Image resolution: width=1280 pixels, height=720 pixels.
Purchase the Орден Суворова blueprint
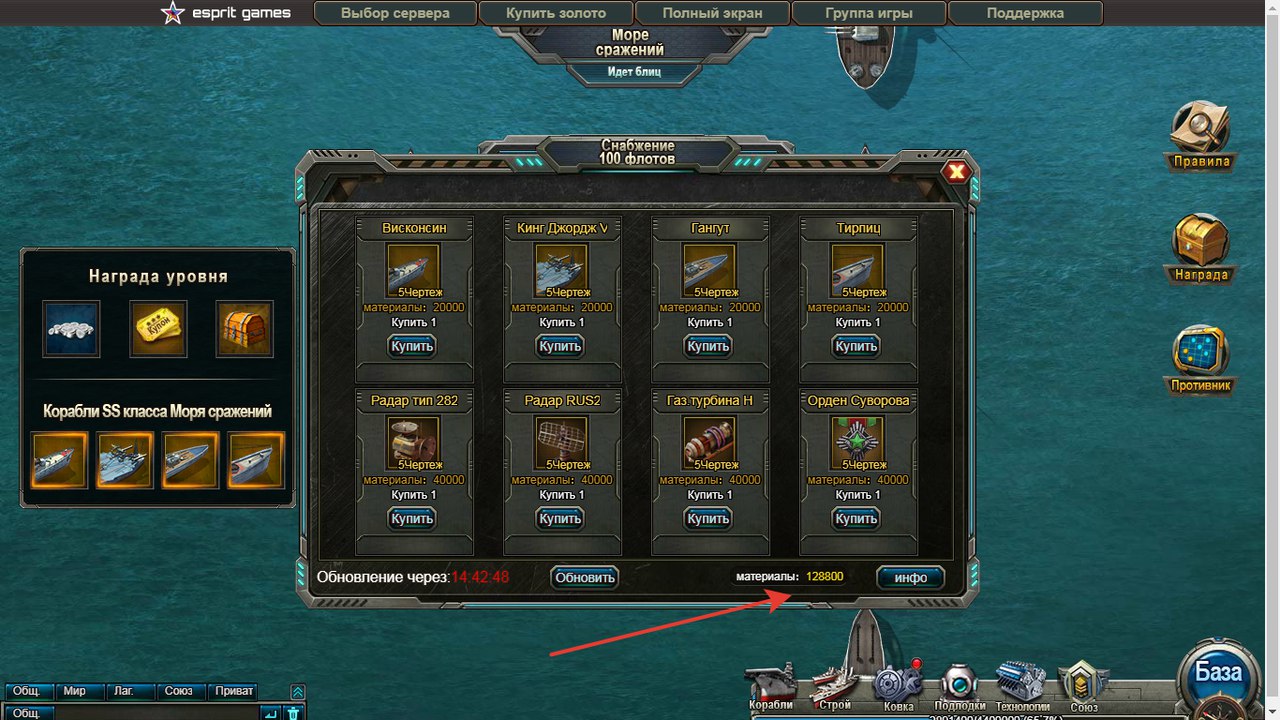[856, 518]
